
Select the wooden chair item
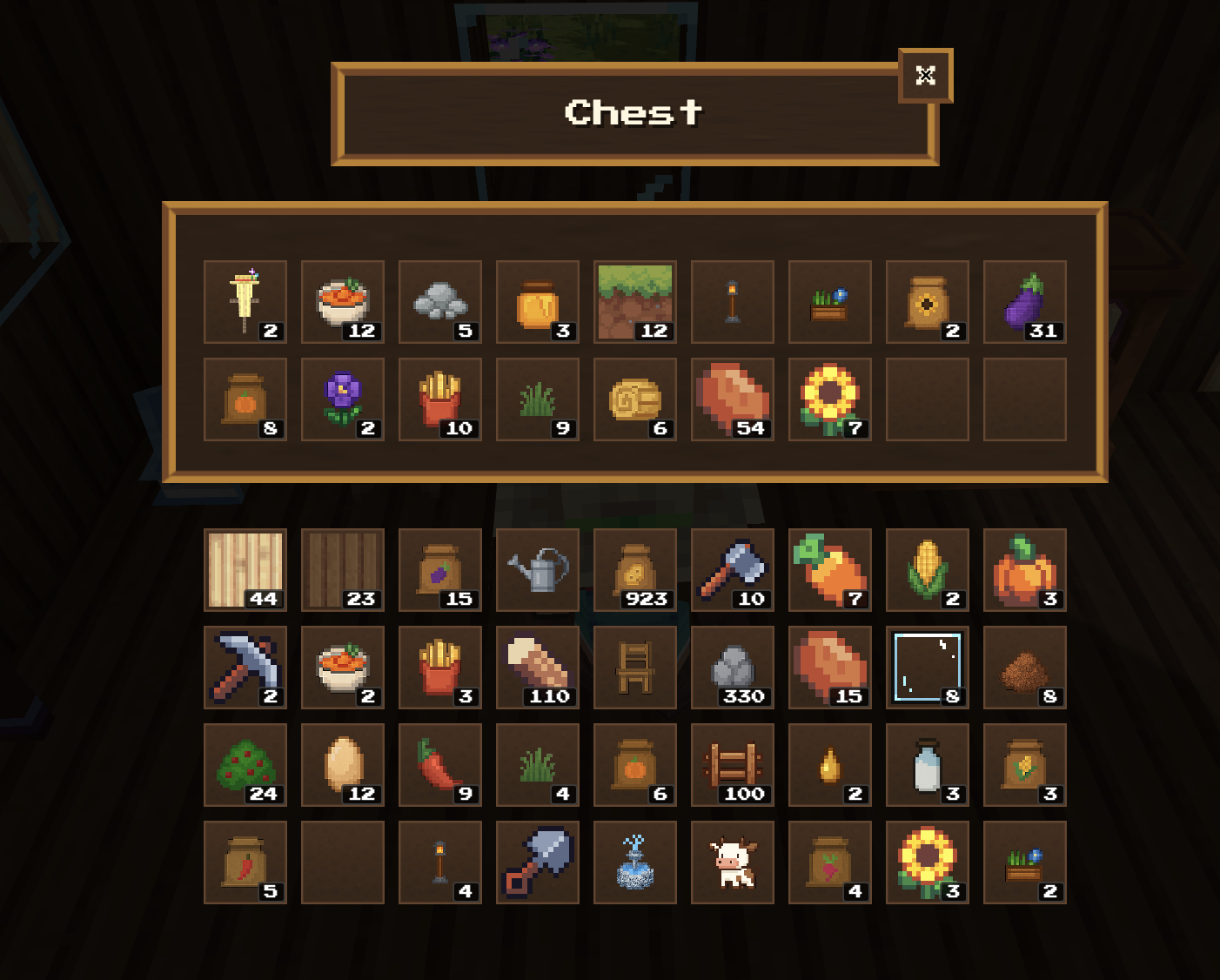pyautogui.click(x=634, y=668)
